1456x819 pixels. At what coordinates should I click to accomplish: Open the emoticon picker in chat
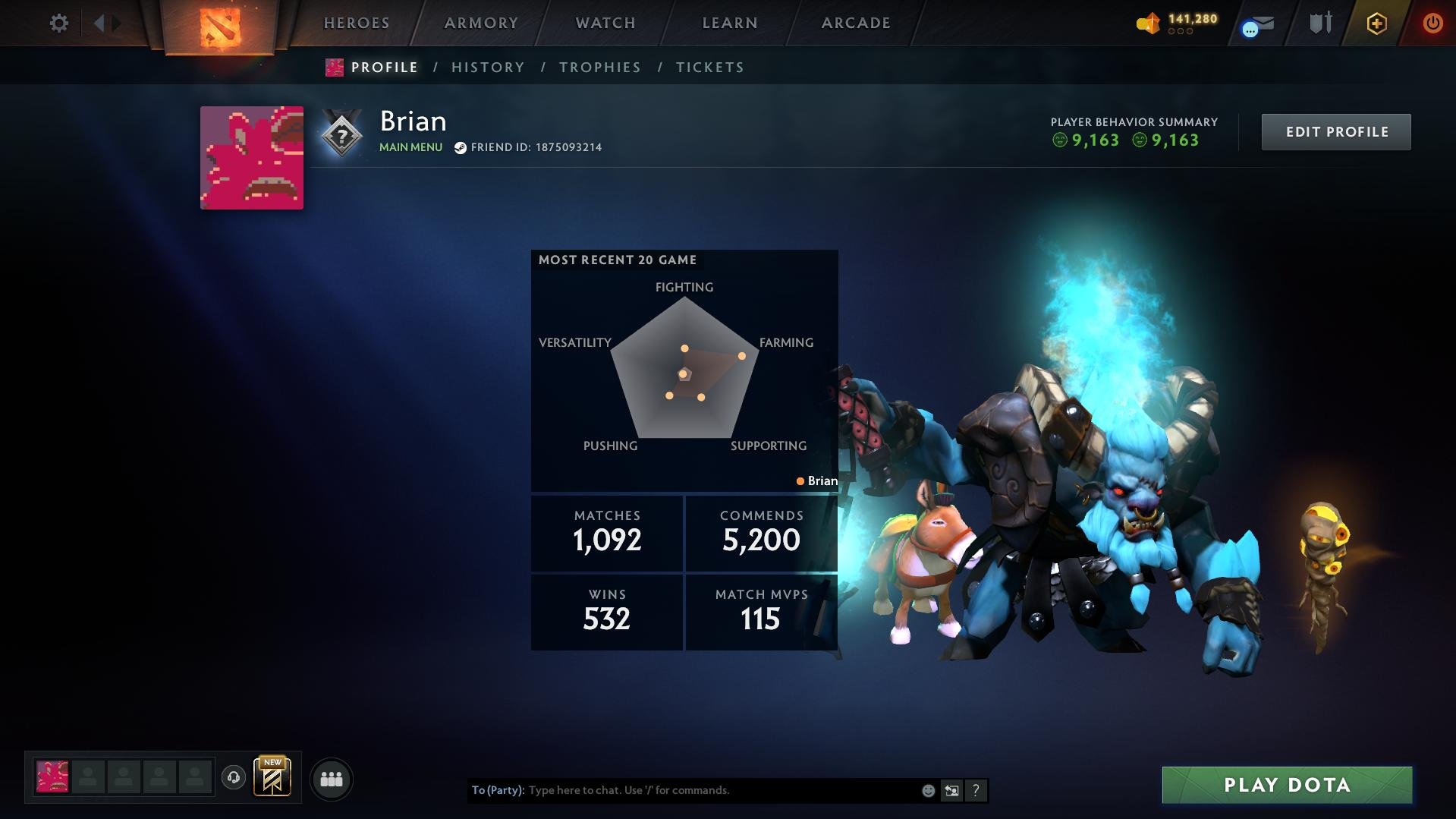(928, 790)
